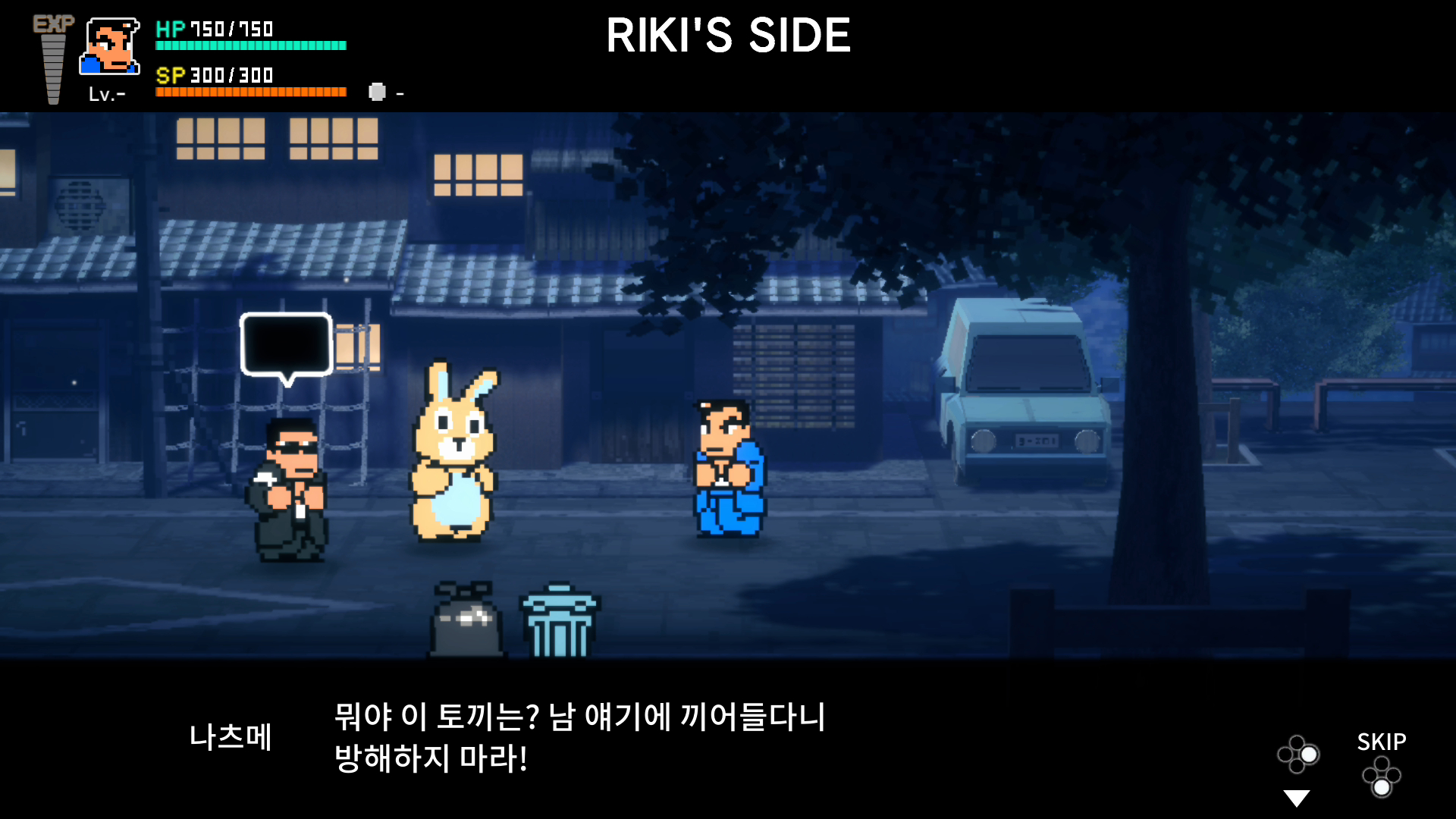This screenshot has height=819, width=1456.
Task: Select Riki's character portrait
Action: pos(110,47)
